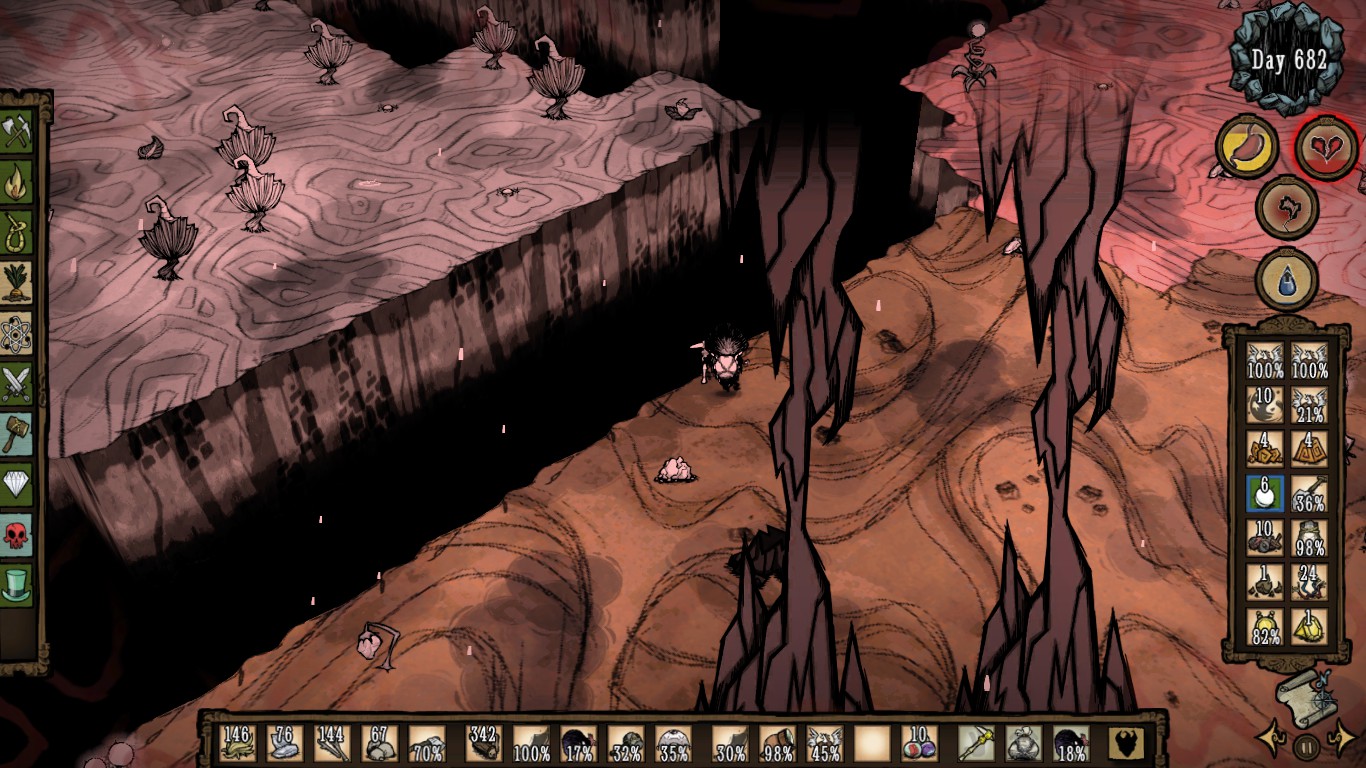Pick the cut grass stack of 146
Image resolution: width=1366 pixels, height=768 pixels.
click(x=237, y=743)
